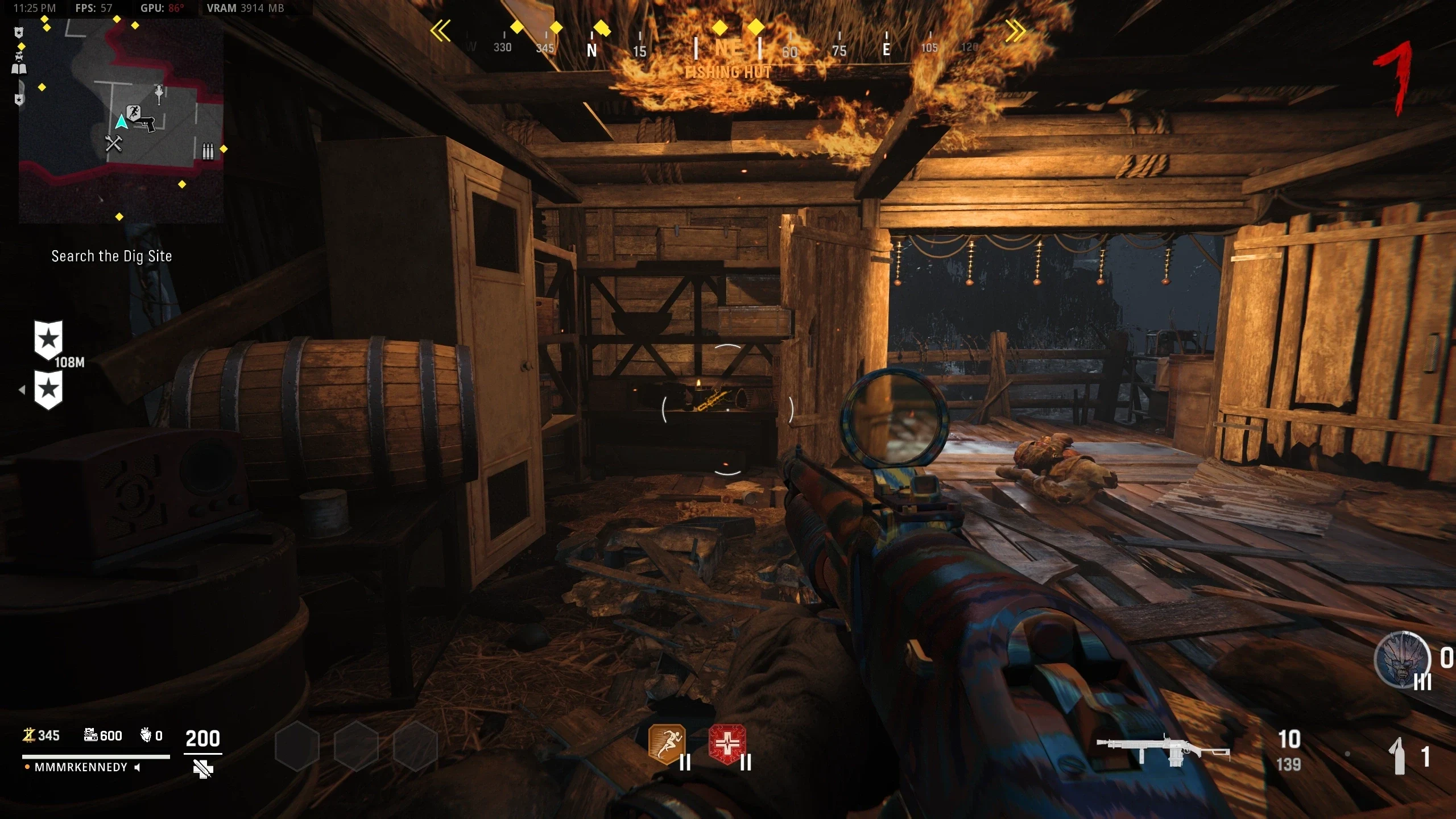Select the MMMRKENNEDY player nameplate
Image resolution: width=1456 pixels, height=819 pixels.
81,767
